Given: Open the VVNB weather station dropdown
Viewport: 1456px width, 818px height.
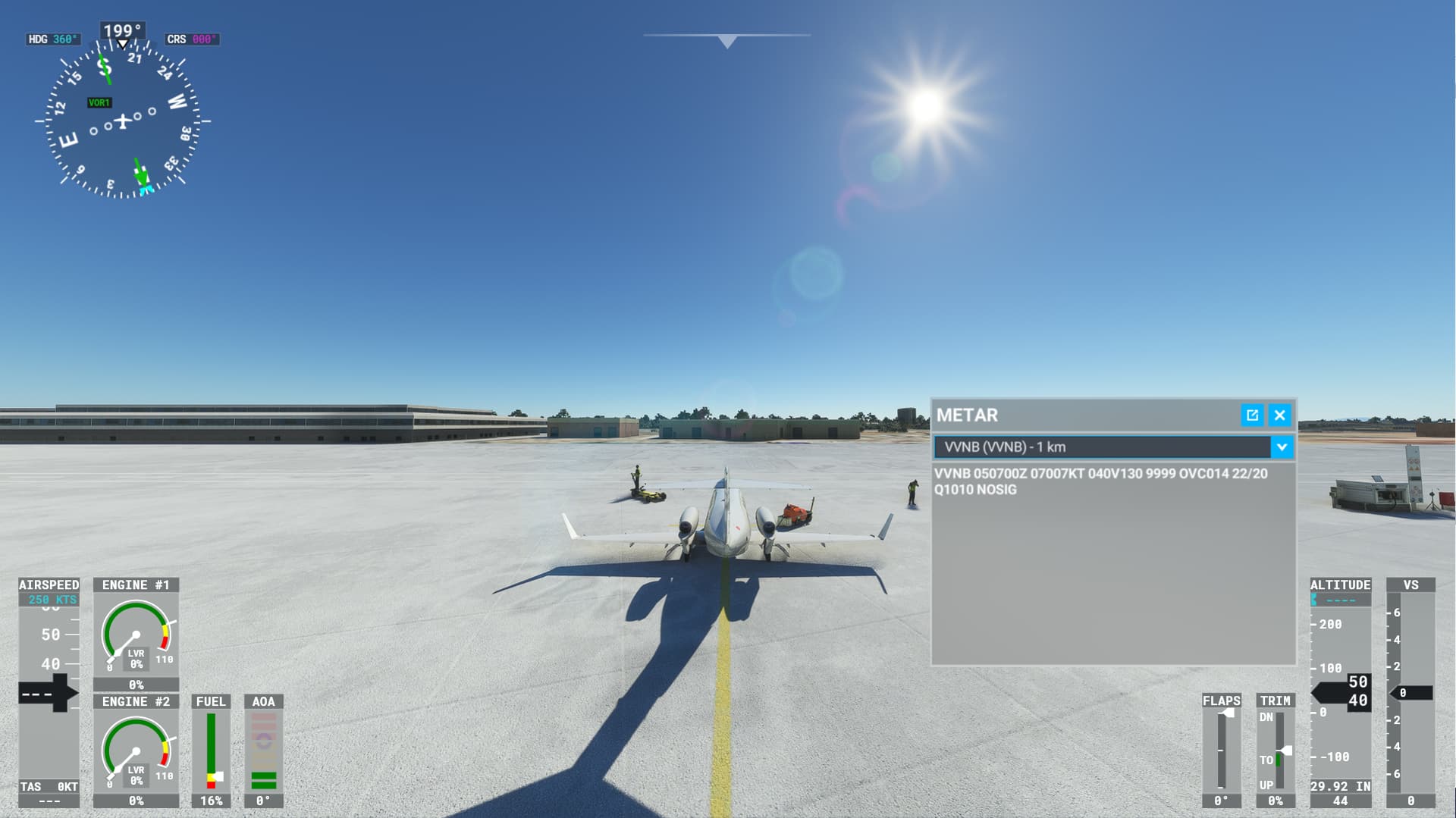Looking at the screenshot, I should [1282, 448].
